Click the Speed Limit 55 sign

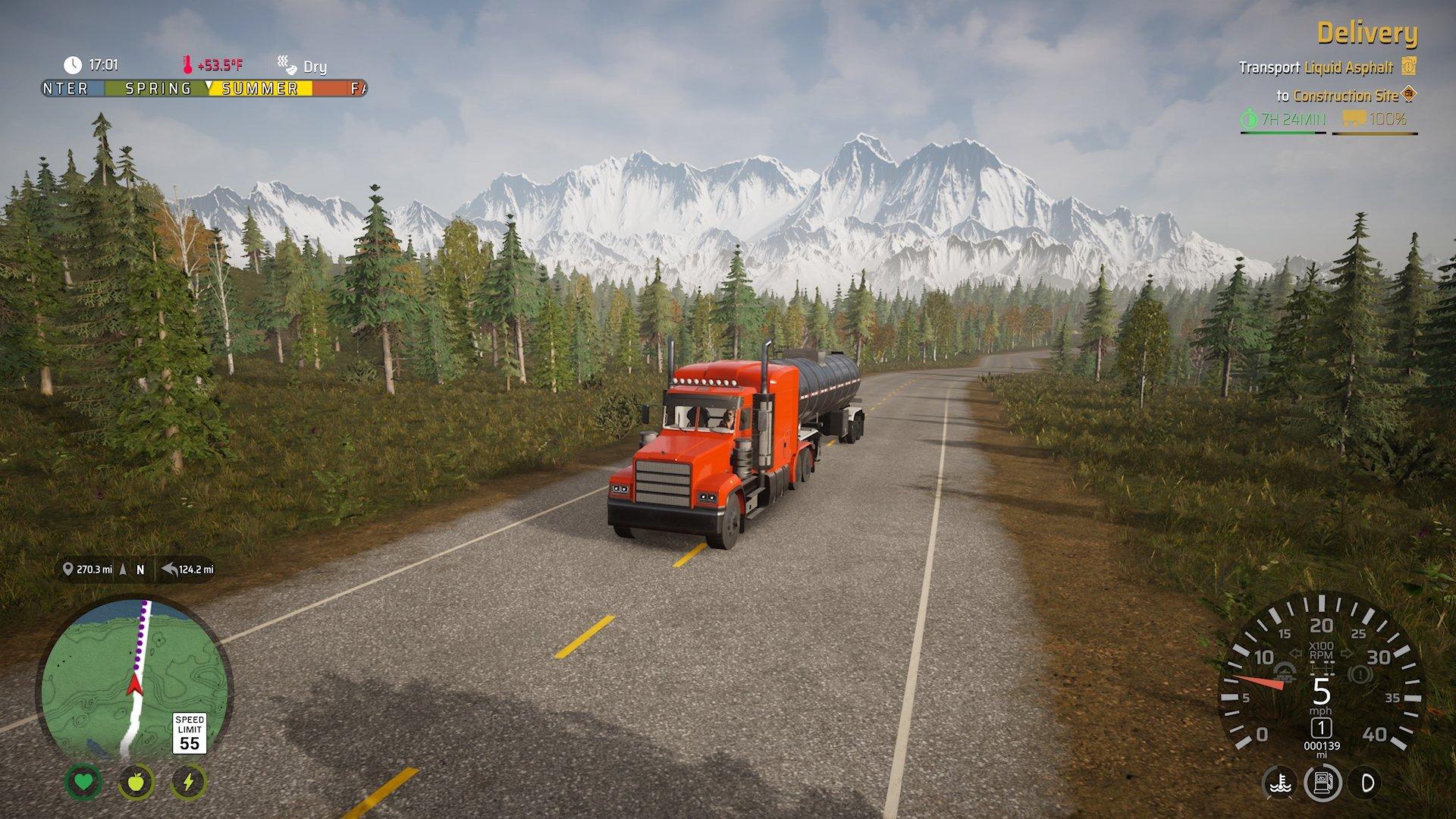pos(190,733)
